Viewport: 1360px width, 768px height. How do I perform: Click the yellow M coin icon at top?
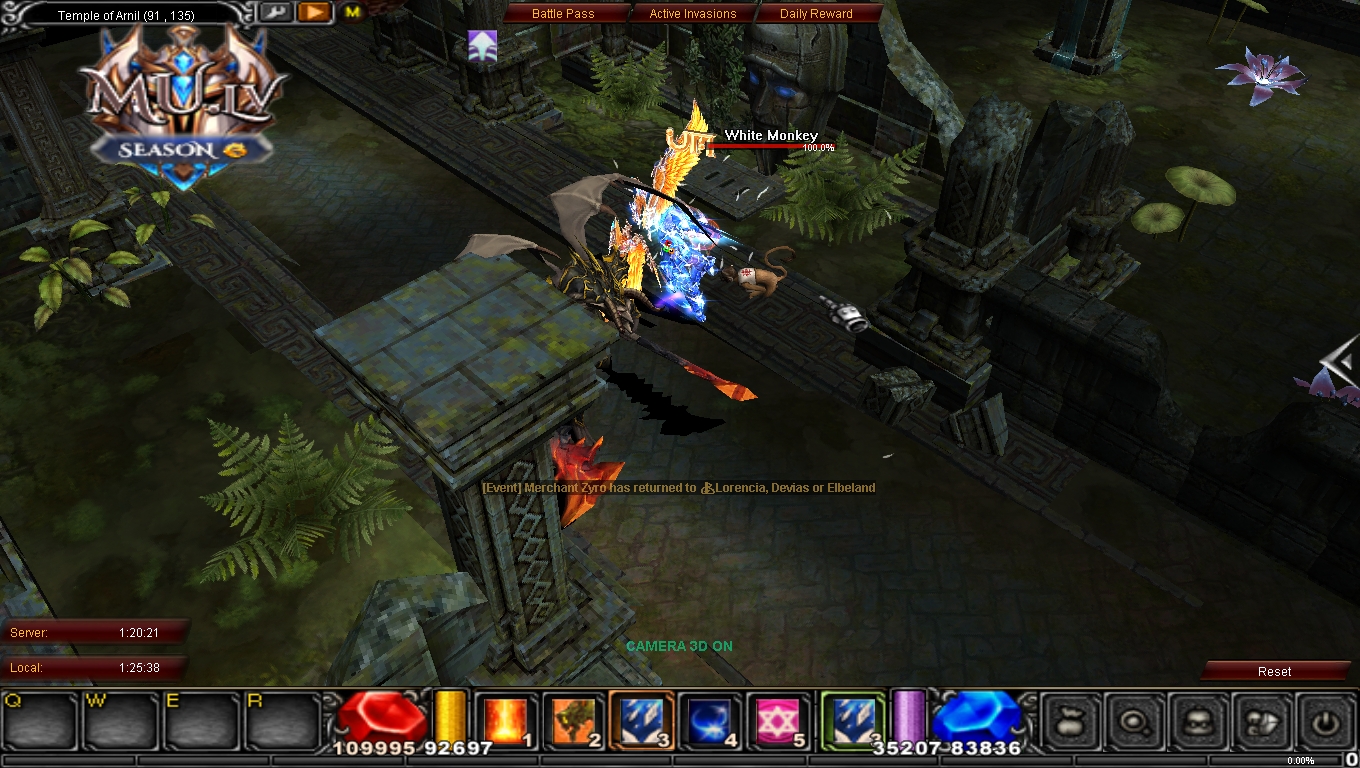(x=351, y=13)
